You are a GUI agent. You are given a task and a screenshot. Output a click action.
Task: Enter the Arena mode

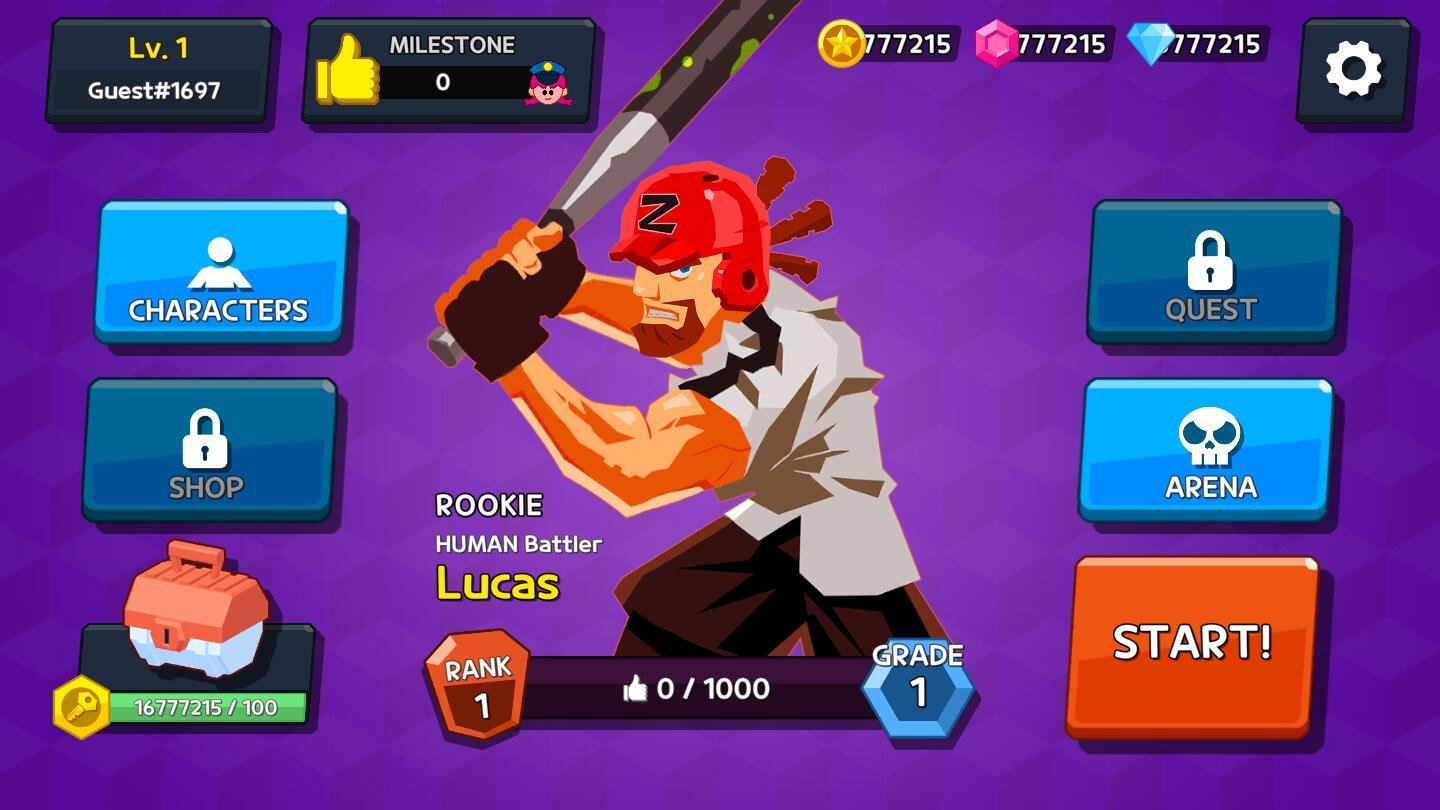[1206, 450]
